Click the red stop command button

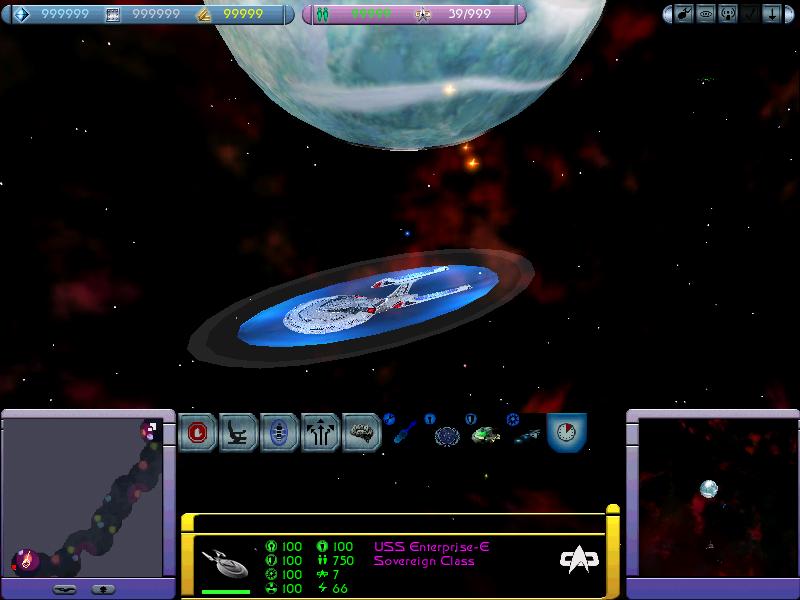pos(198,433)
